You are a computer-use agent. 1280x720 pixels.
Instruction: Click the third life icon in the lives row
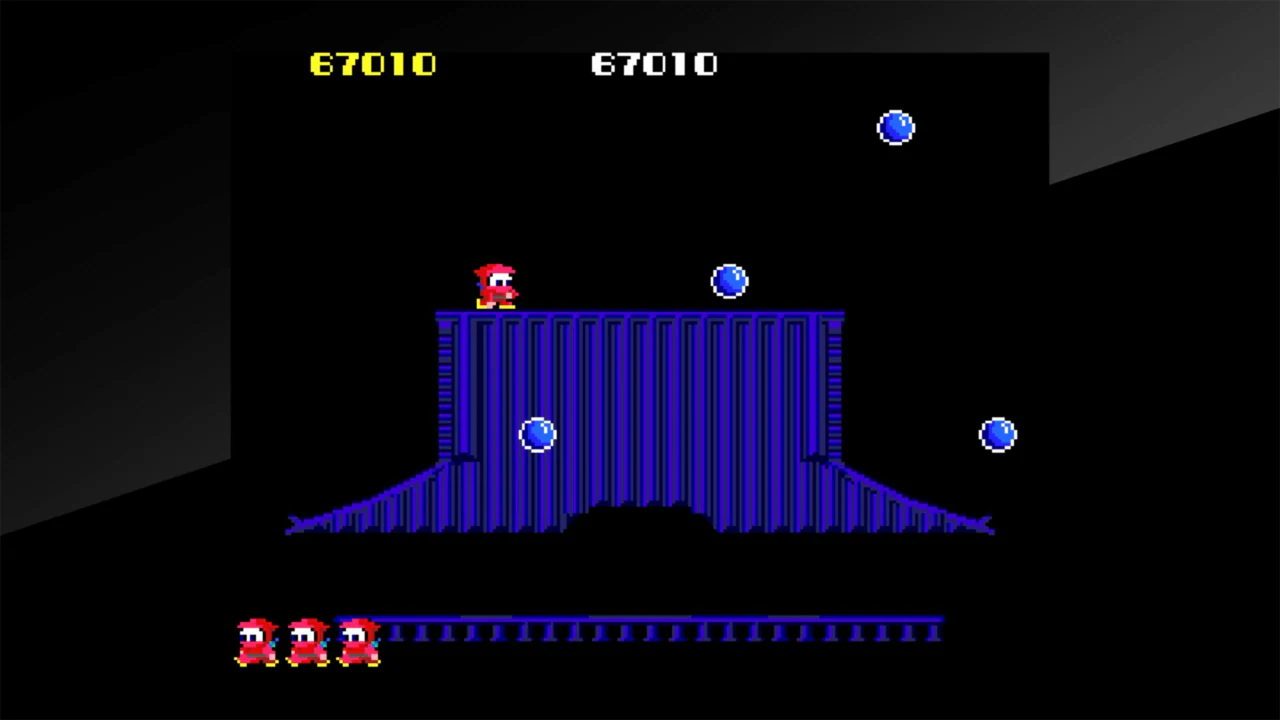(x=358, y=640)
